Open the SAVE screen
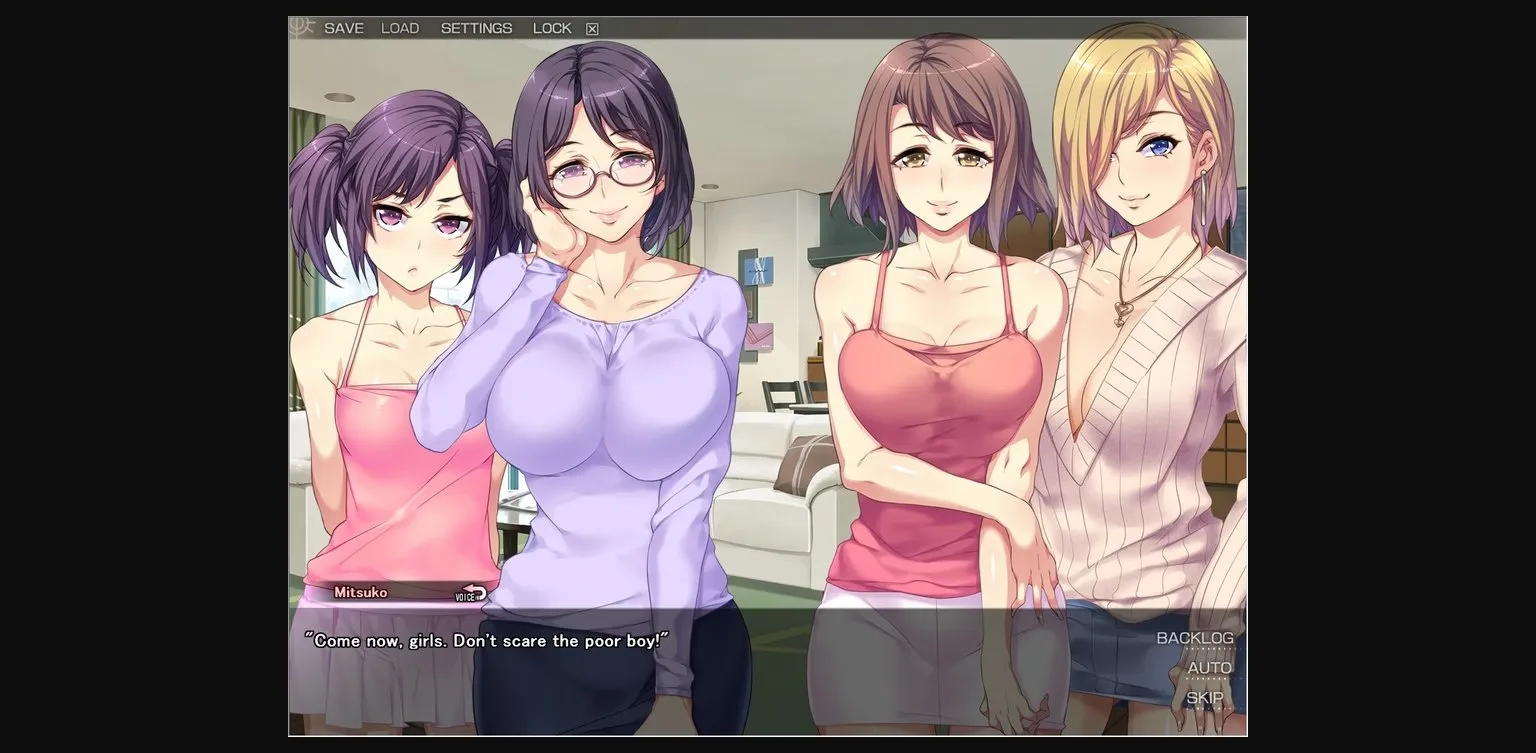 pos(345,27)
